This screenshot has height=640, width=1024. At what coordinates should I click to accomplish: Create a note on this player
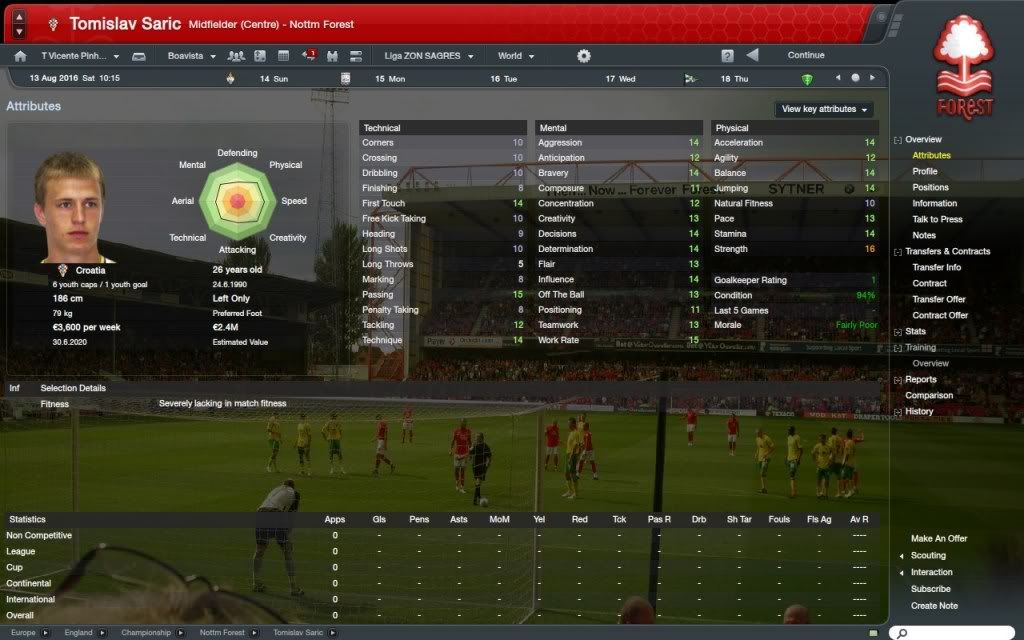coord(934,606)
